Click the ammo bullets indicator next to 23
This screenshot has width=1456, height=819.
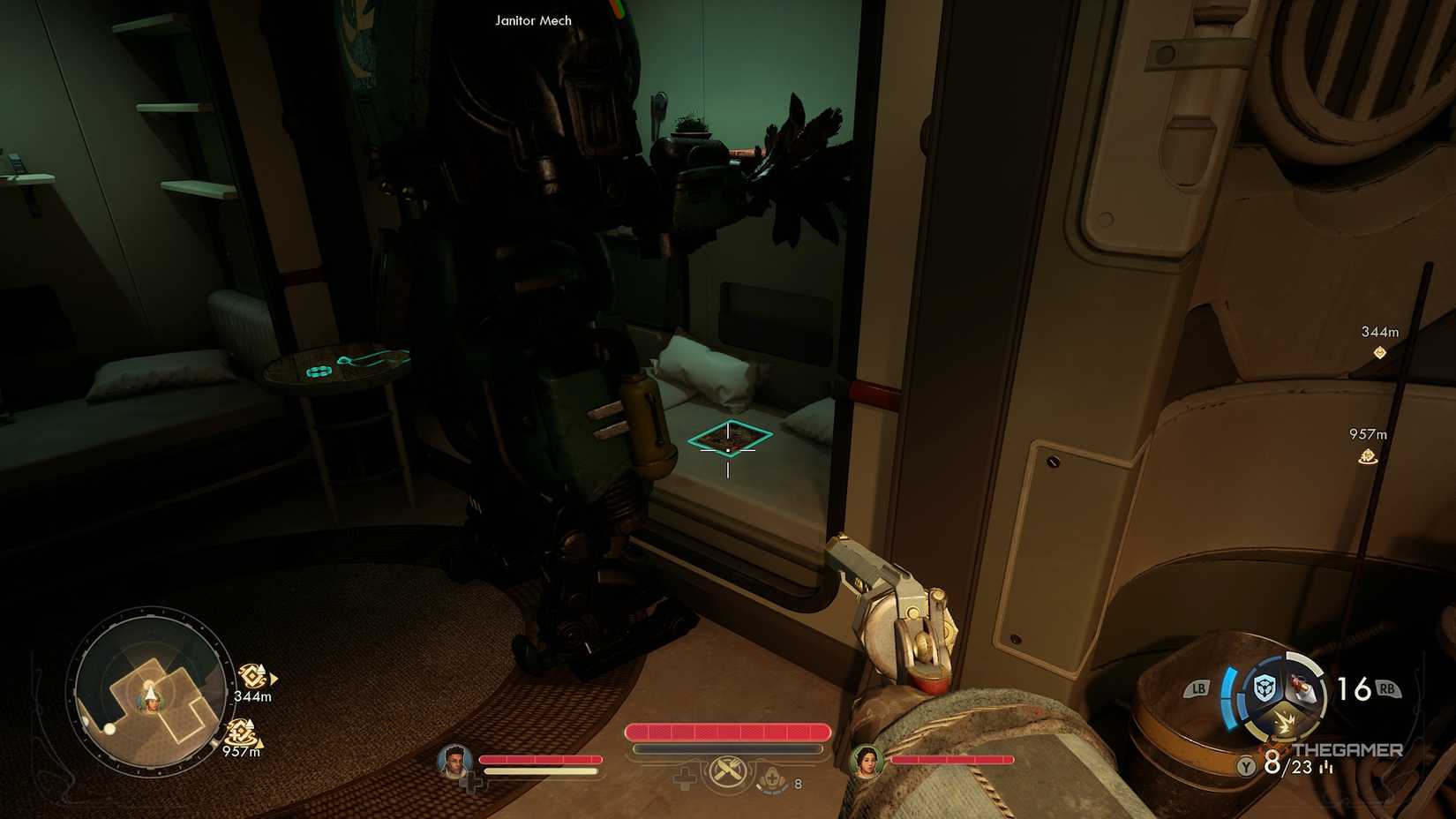click(1325, 766)
